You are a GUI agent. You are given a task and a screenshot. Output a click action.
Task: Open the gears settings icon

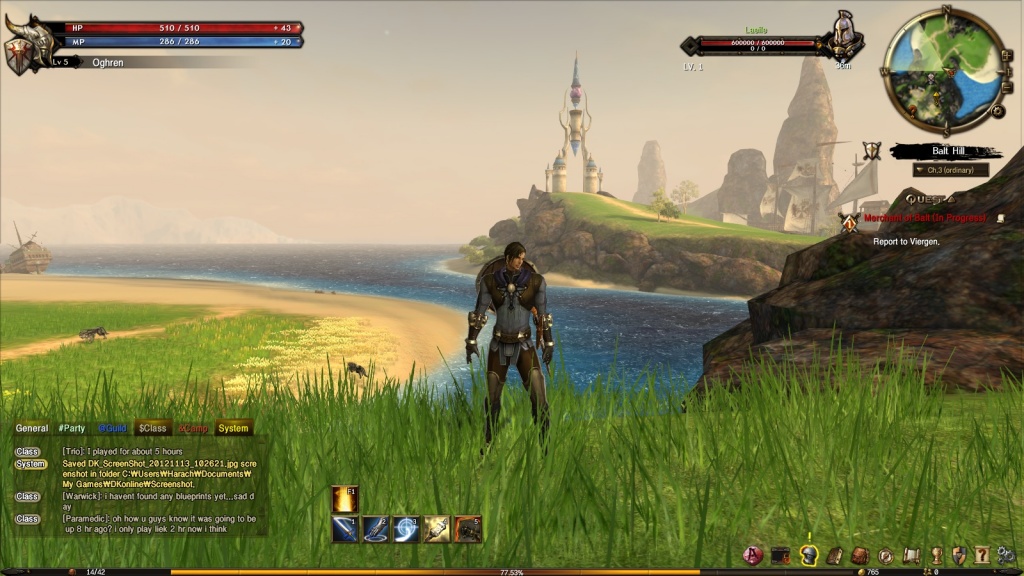pos(1006,555)
